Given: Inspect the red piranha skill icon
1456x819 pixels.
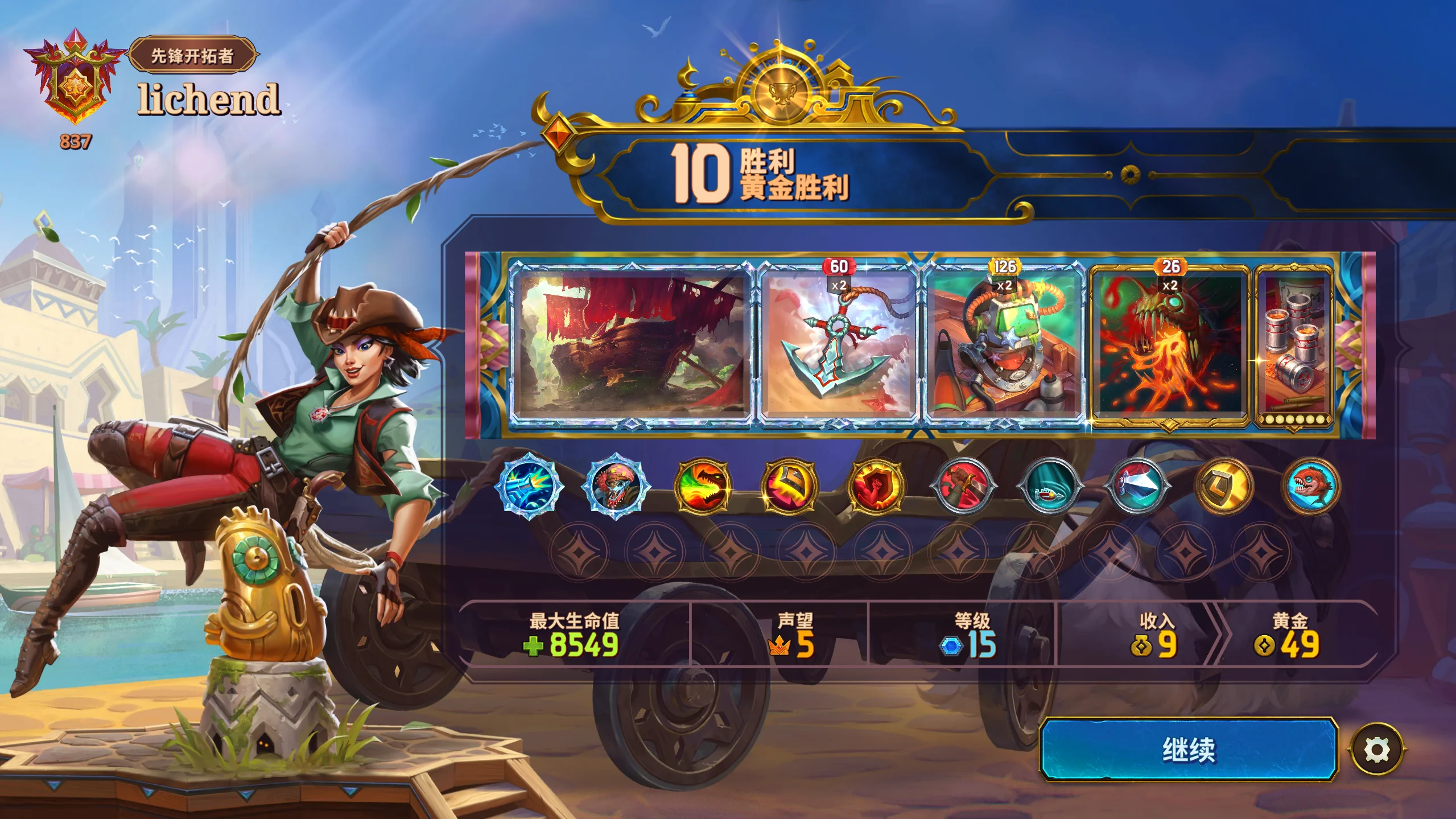Looking at the screenshot, I should (x=1311, y=487).
